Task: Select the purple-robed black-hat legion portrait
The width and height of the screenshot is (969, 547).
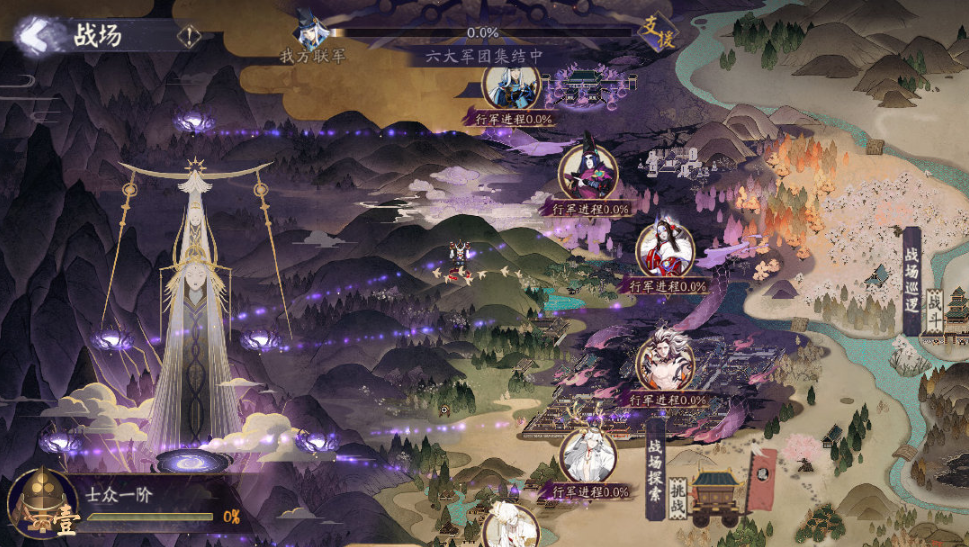Action: pyautogui.click(x=587, y=172)
